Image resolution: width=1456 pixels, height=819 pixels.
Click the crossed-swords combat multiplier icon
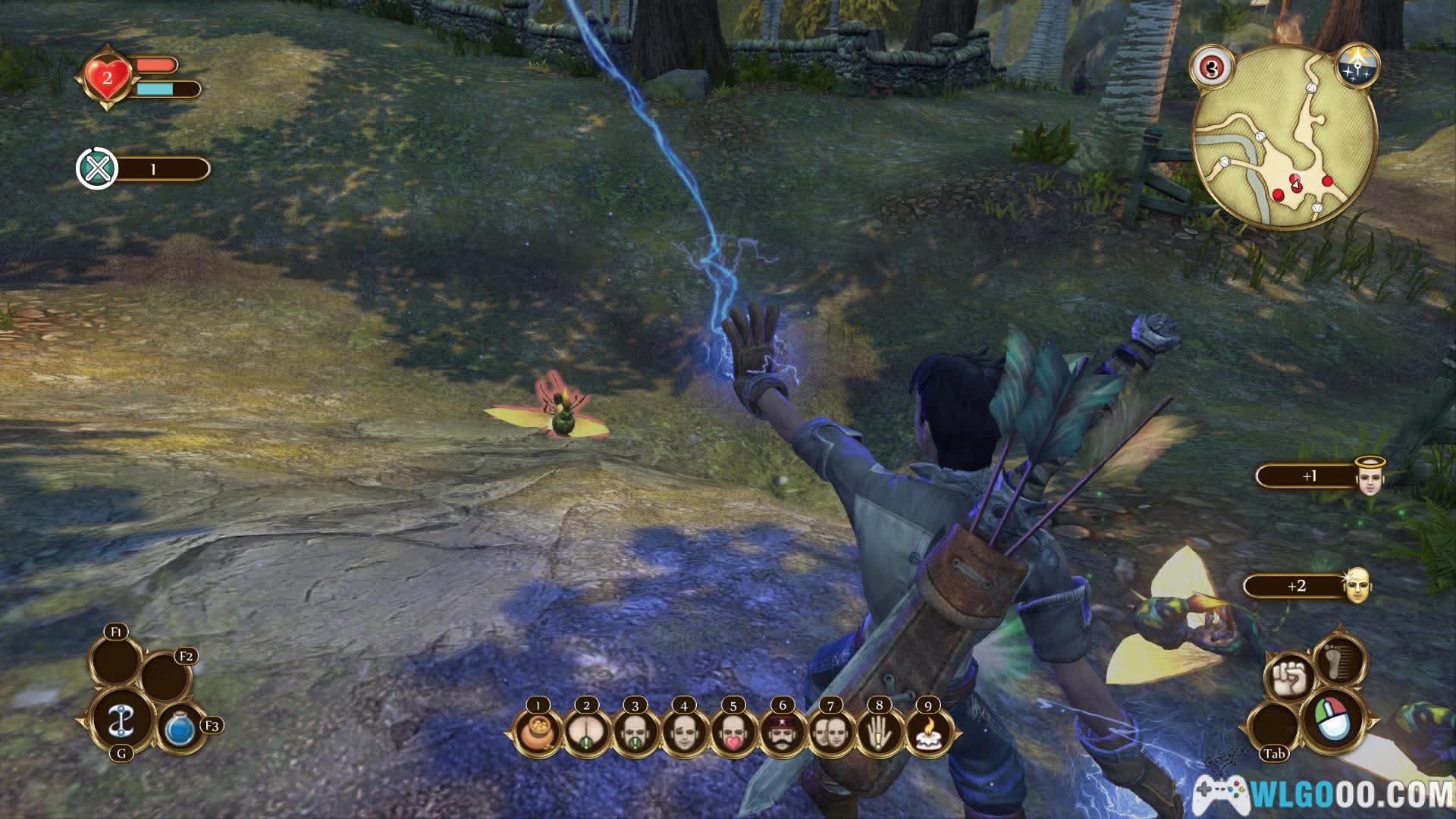[97, 168]
